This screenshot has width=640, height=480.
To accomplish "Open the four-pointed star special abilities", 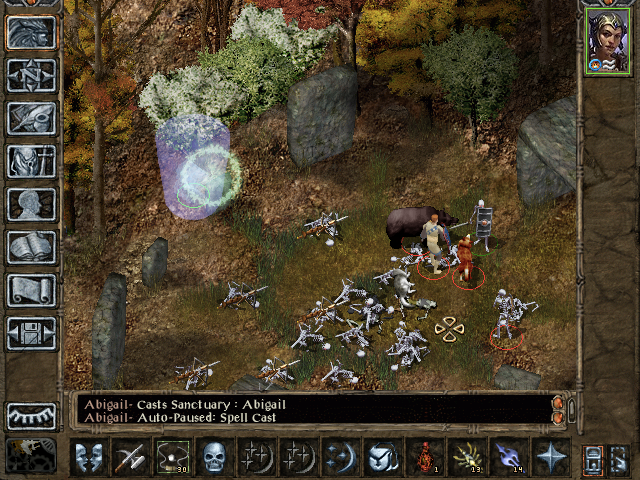I will [551, 457].
